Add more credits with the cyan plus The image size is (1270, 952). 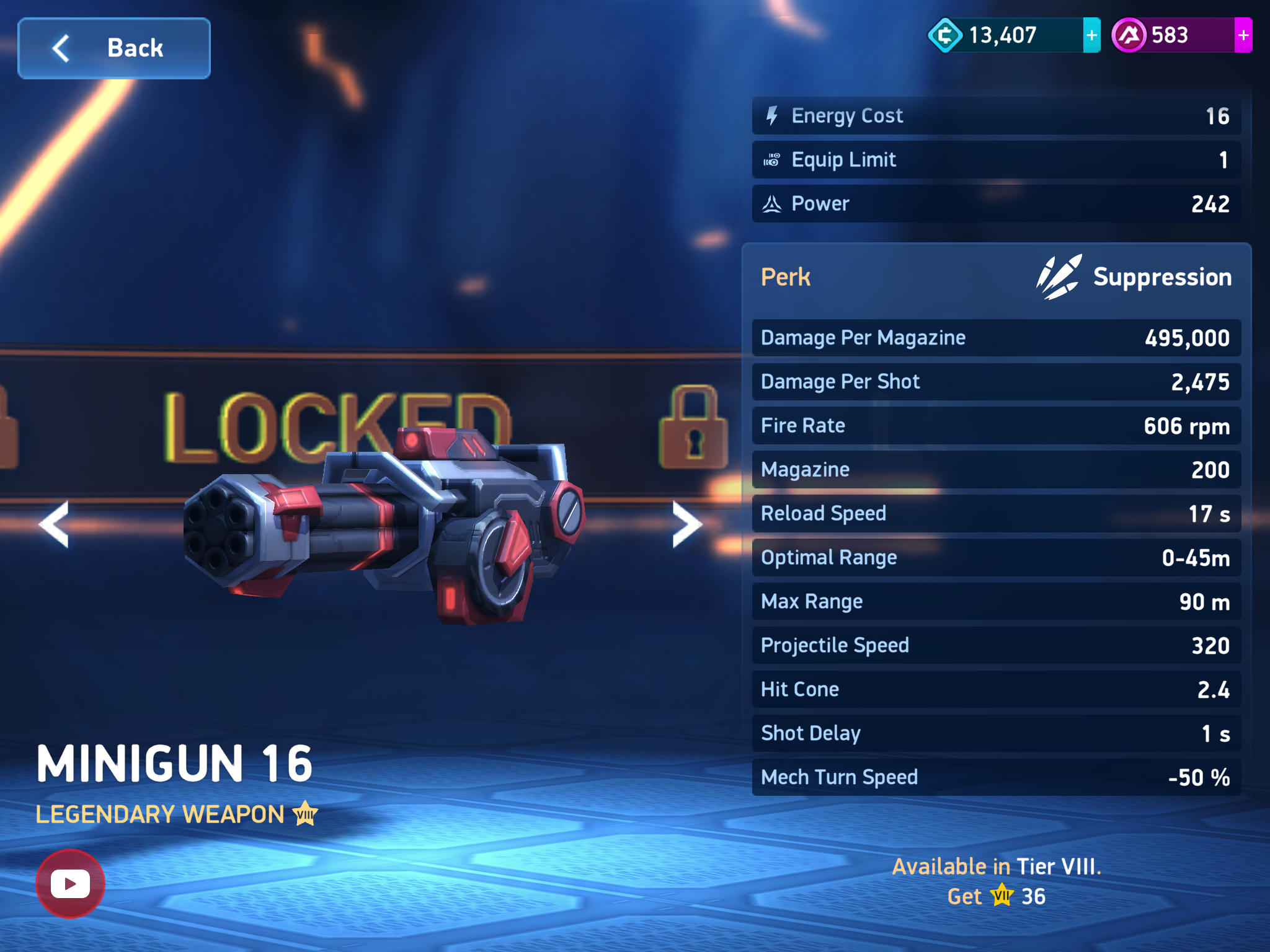click(x=1091, y=35)
